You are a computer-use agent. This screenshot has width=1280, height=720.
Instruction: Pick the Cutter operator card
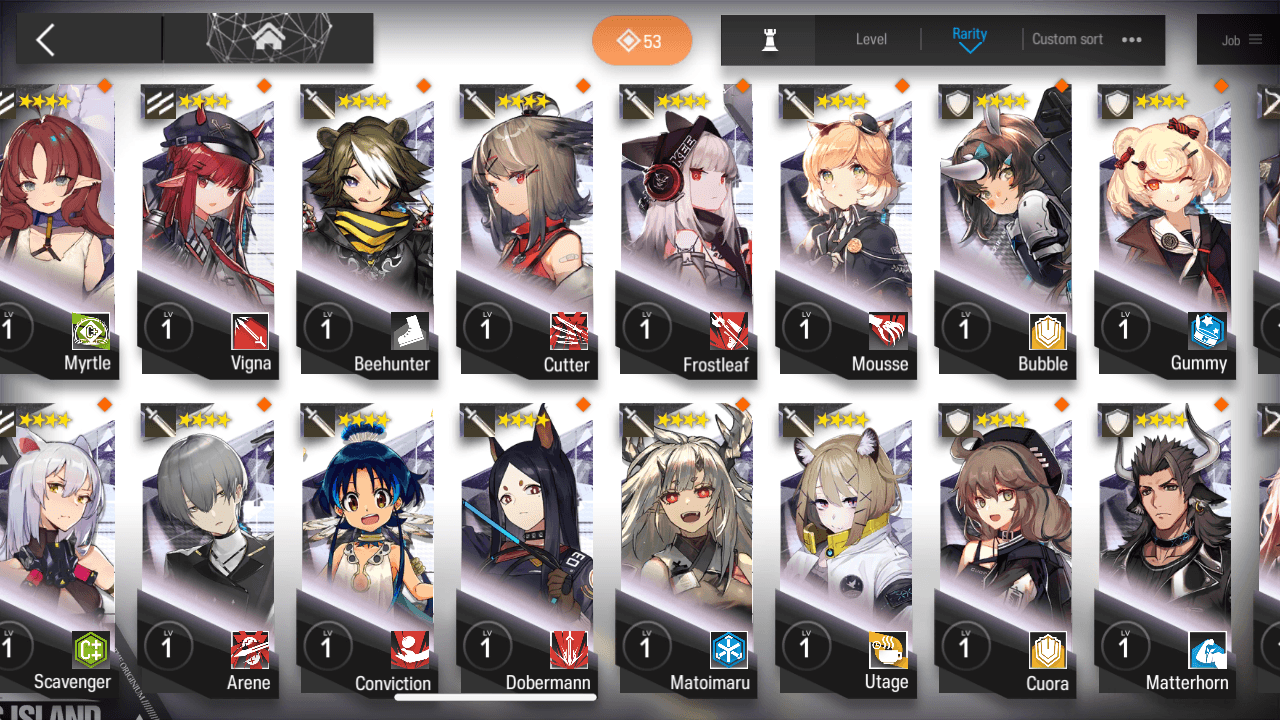pyautogui.click(x=526, y=230)
